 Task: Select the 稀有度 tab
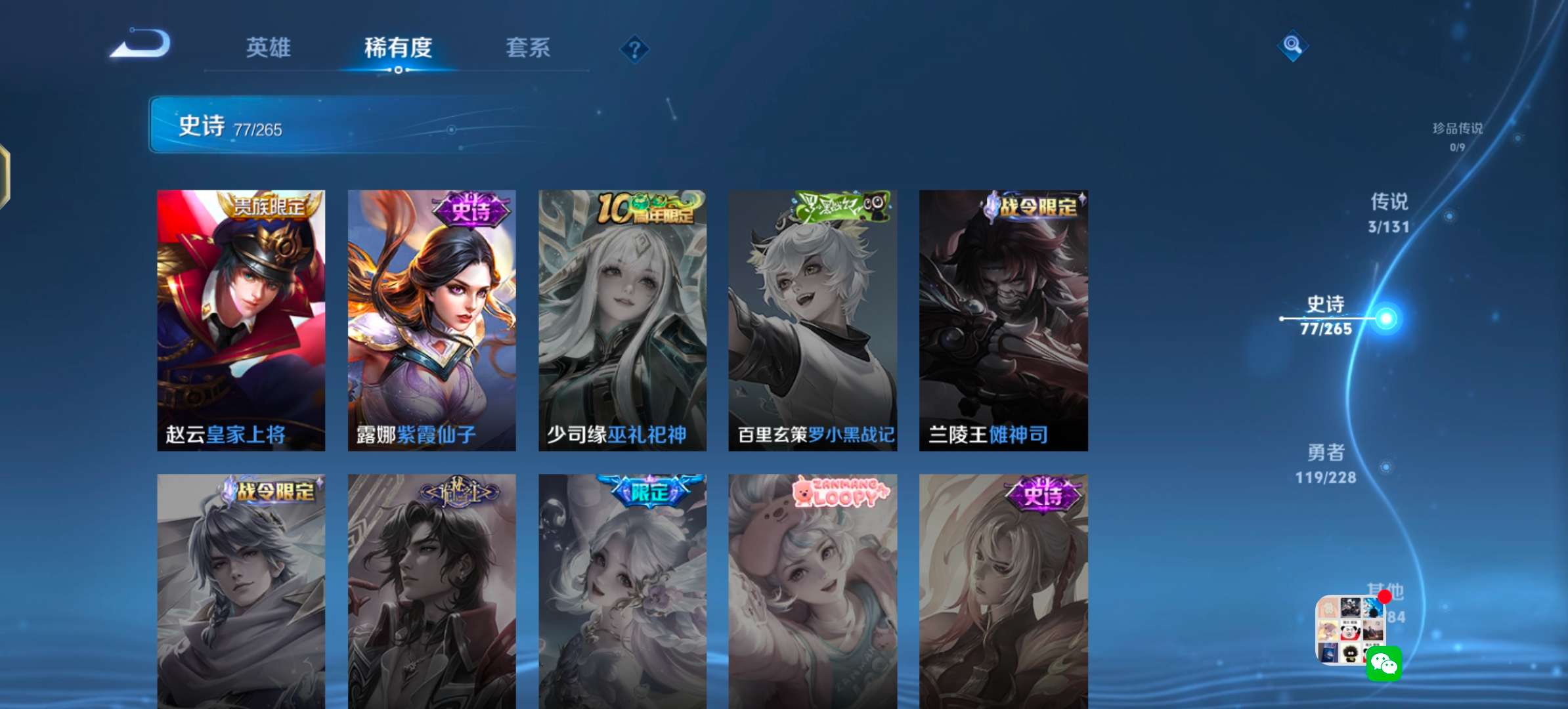click(x=399, y=48)
